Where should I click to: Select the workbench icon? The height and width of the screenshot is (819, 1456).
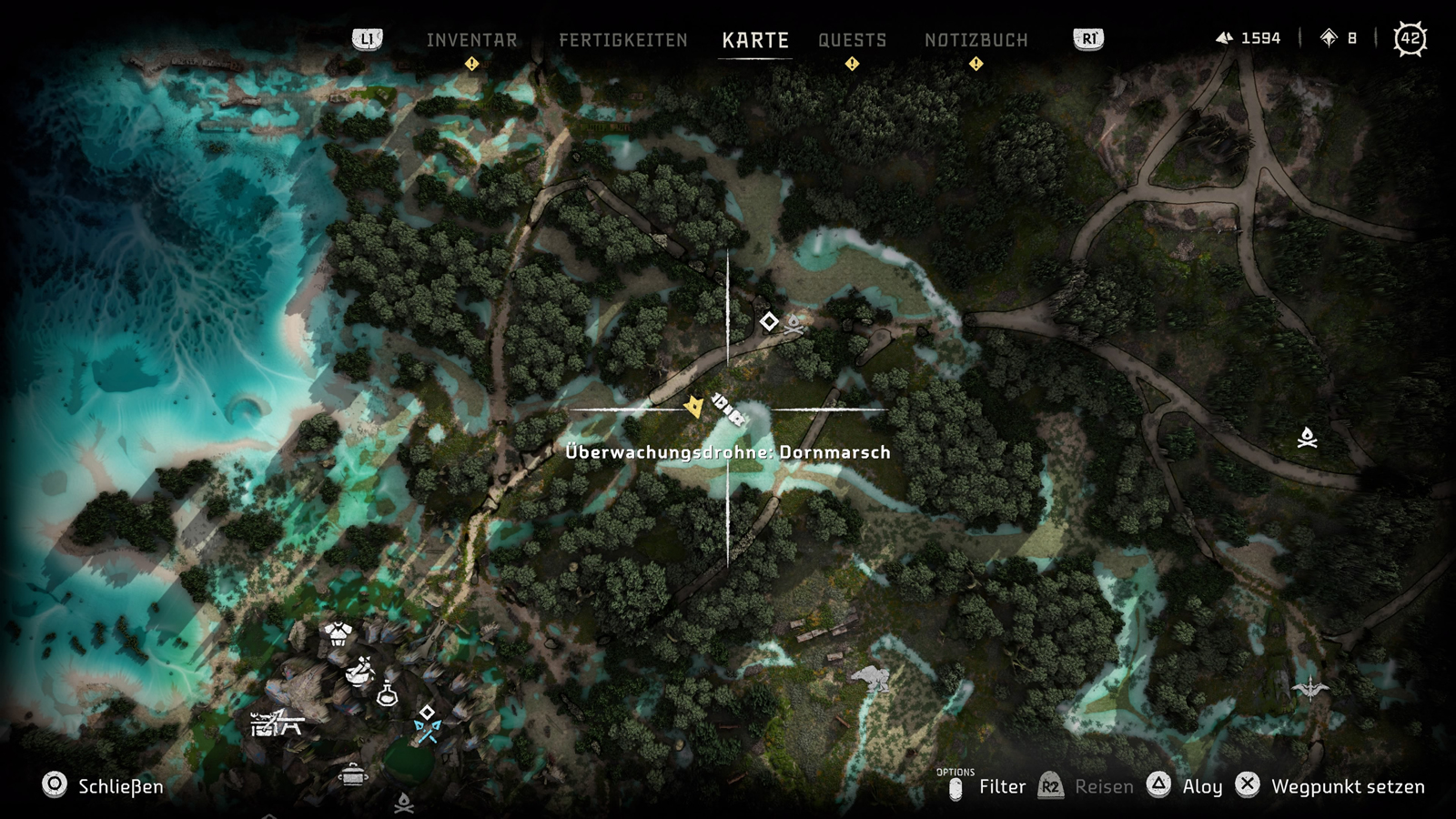pyautogui.click(x=276, y=723)
